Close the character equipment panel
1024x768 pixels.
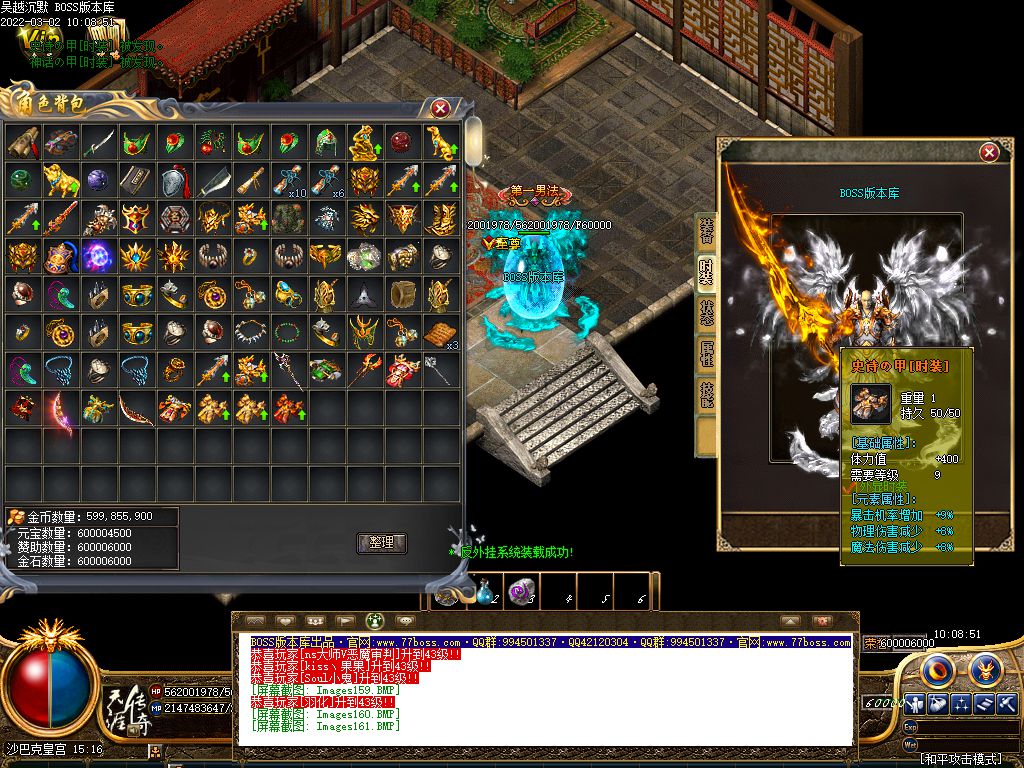click(x=989, y=152)
